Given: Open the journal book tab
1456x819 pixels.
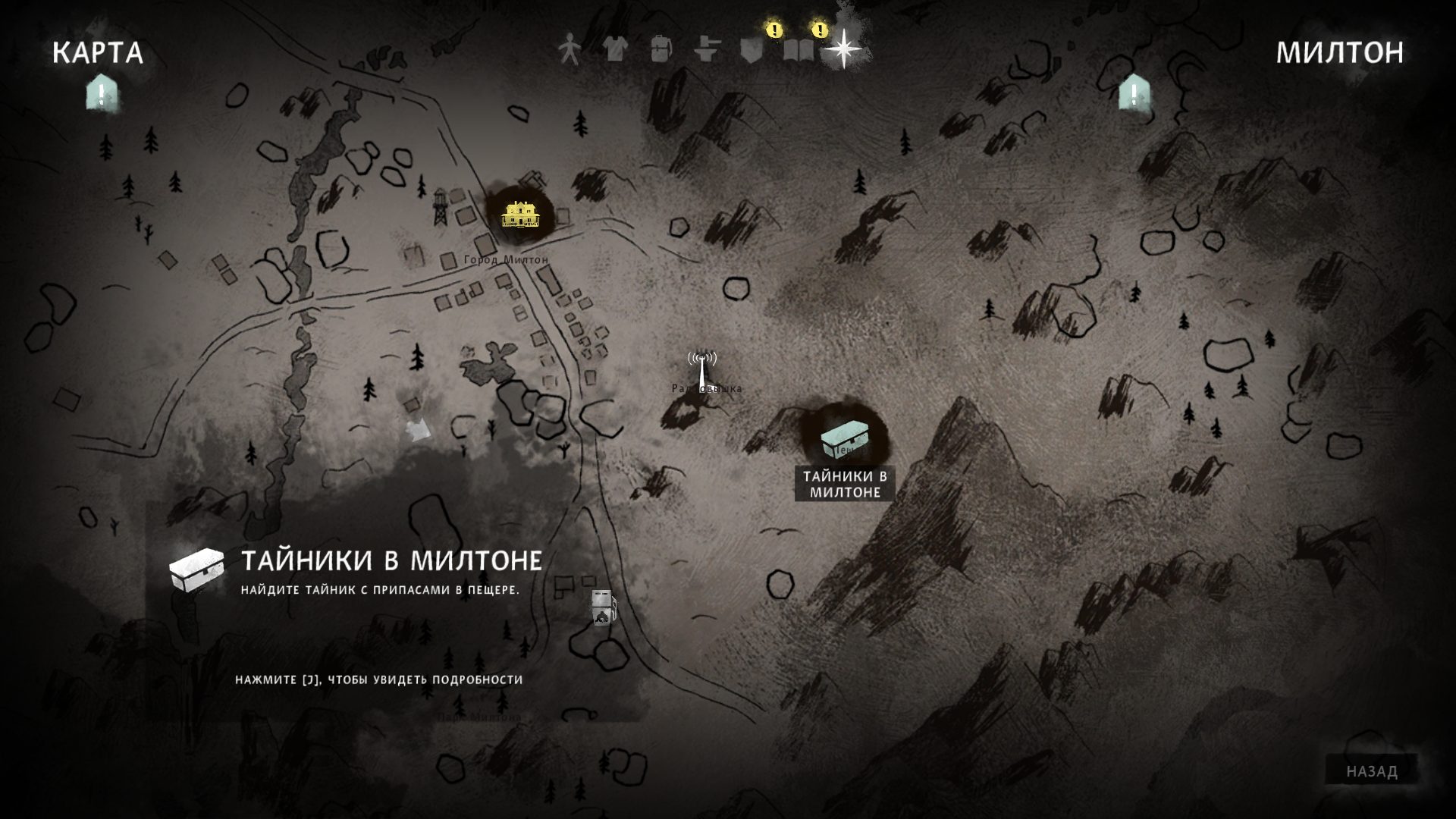Looking at the screenshot, I should click(x=798, y=50).
